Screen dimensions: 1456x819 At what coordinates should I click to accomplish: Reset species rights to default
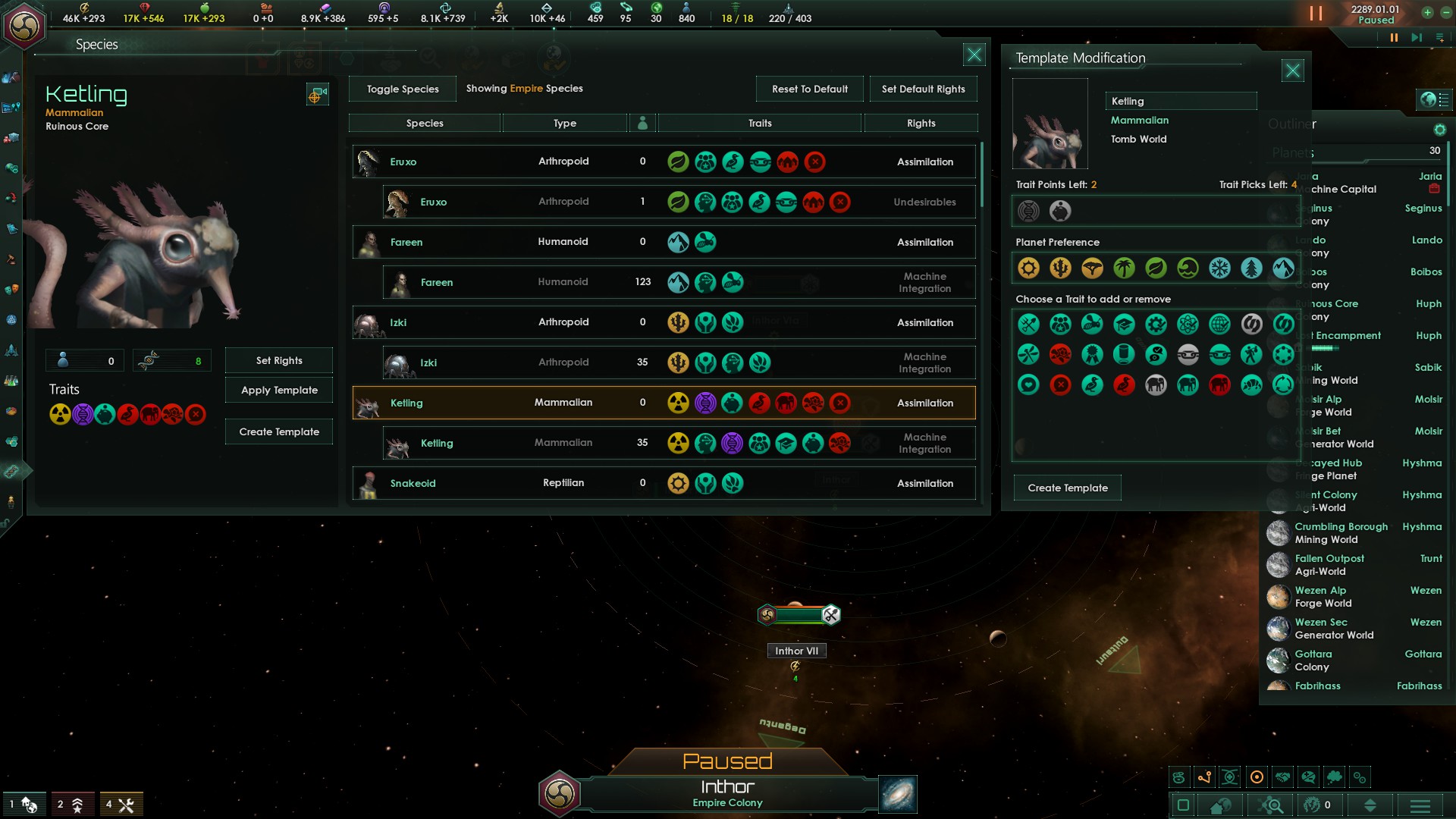tap(809, 89)
